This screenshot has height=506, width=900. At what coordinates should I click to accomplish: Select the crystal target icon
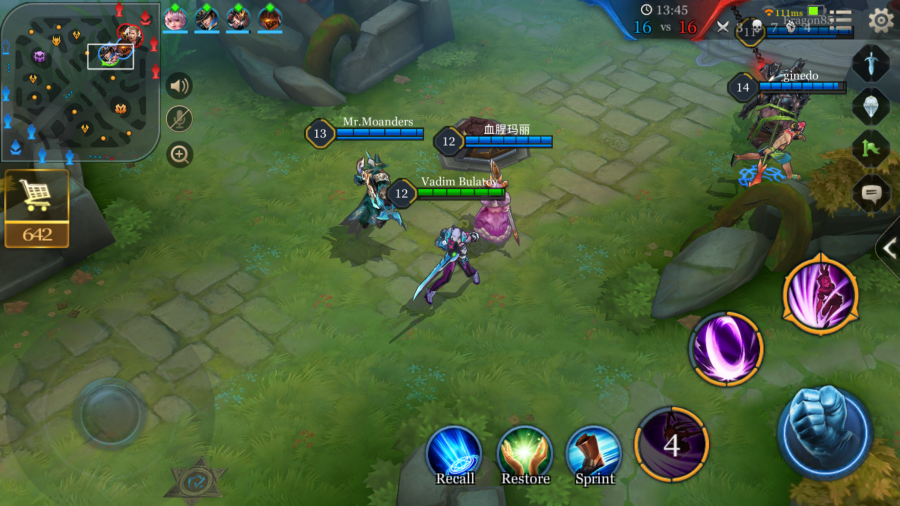coord(870,106)
